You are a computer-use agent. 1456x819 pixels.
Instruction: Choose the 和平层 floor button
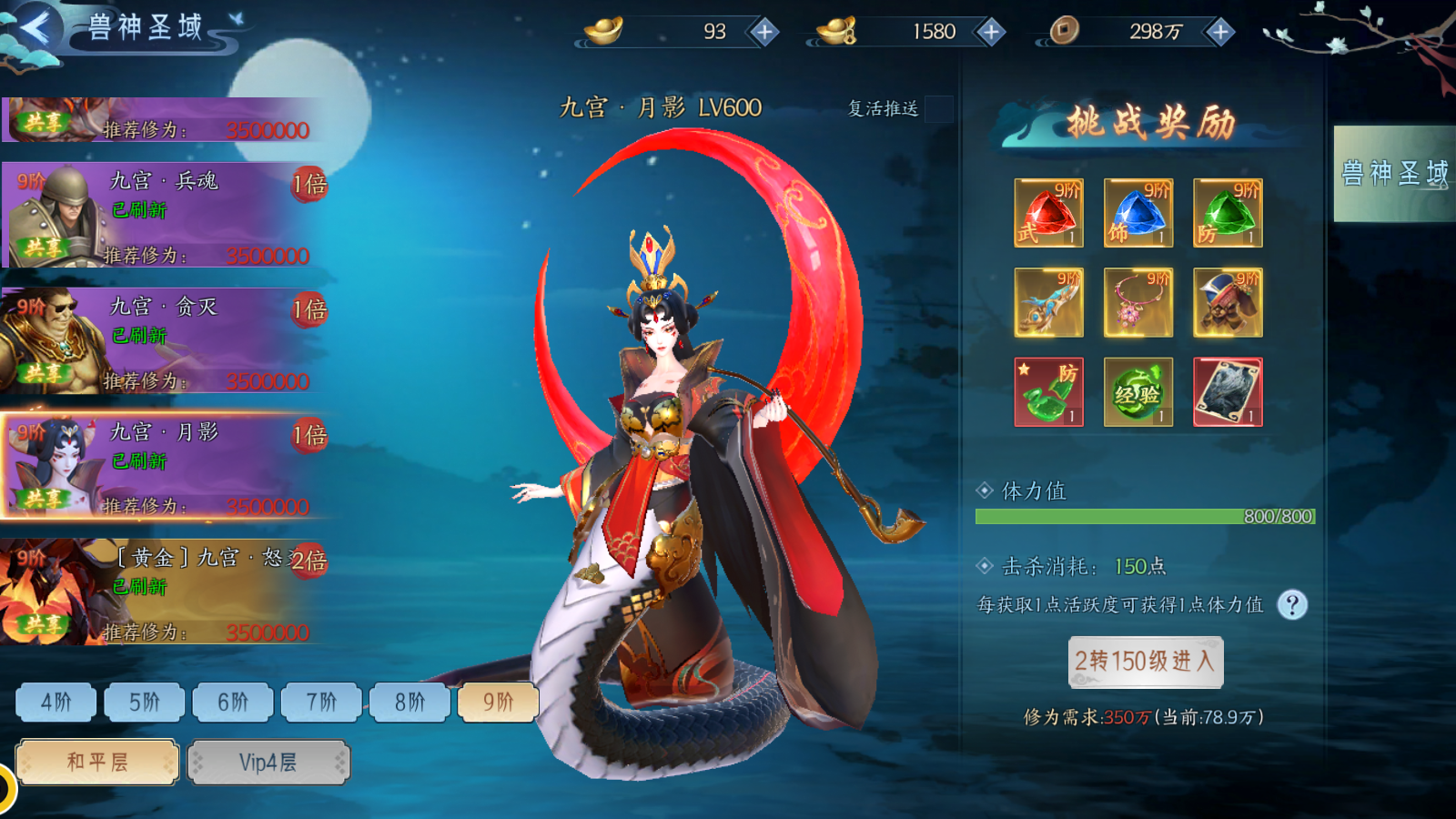[x=97, y=762]
